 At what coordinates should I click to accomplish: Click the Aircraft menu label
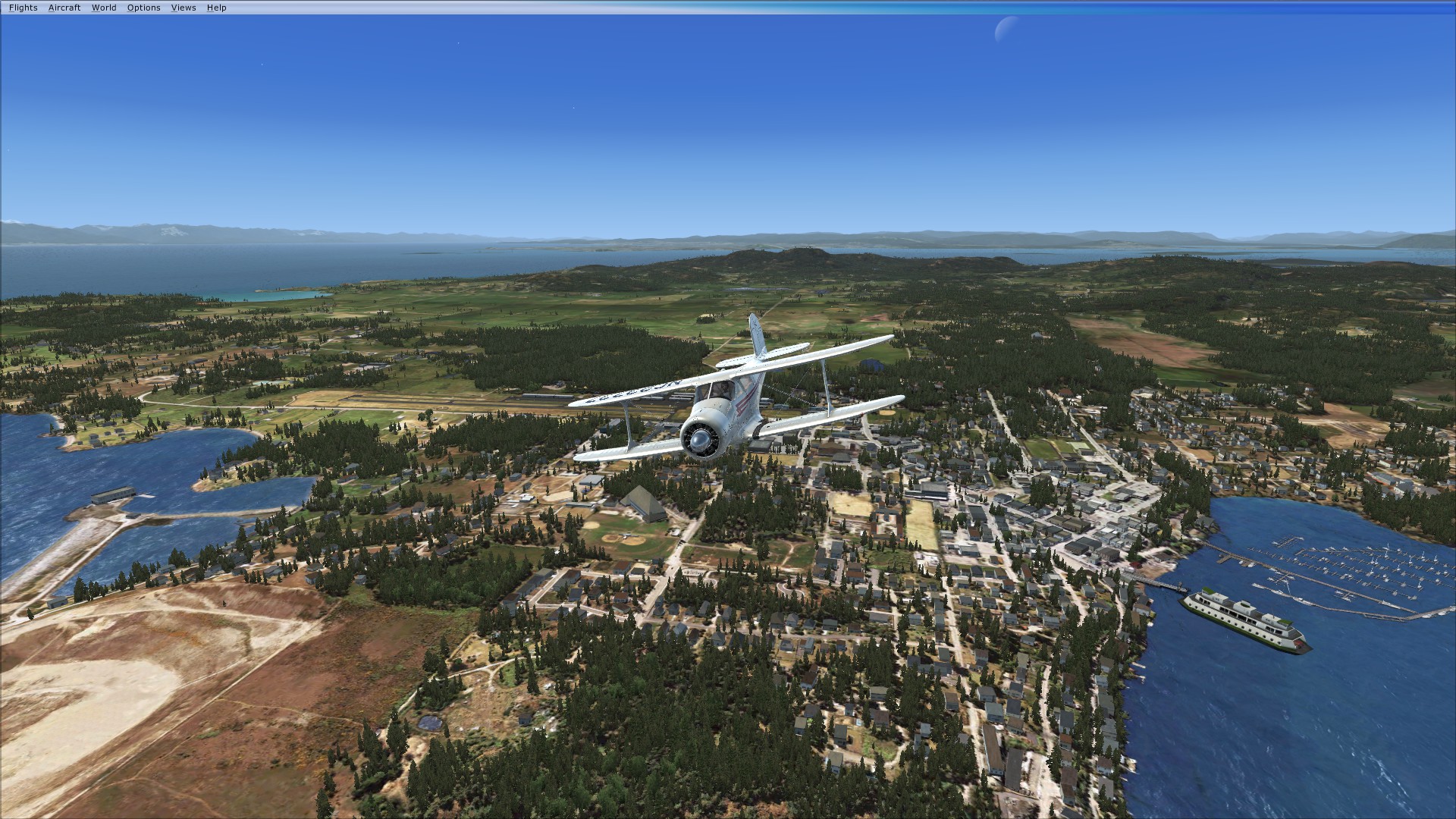[64, 7]
